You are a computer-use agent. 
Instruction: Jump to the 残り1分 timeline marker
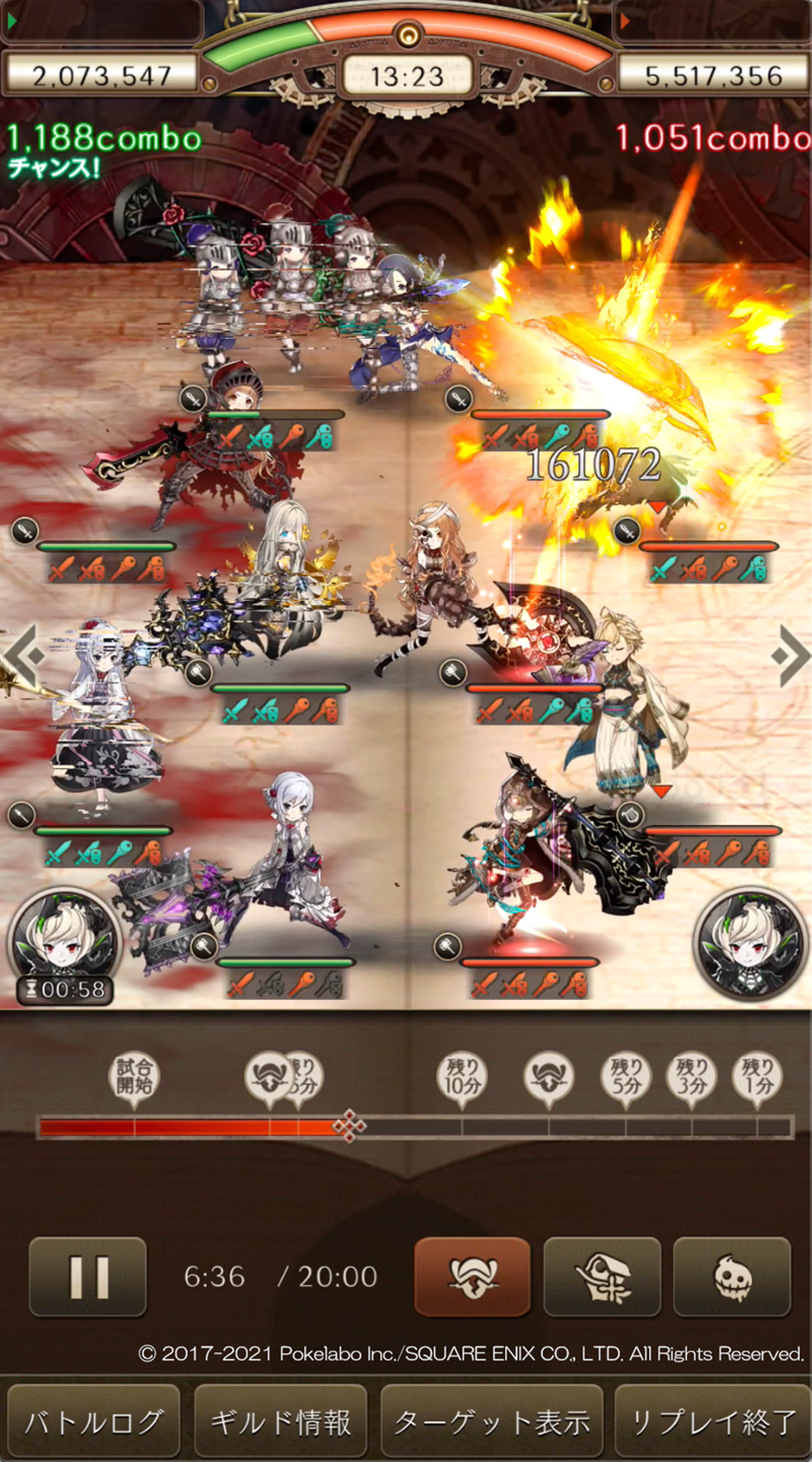pos(757,1077)
